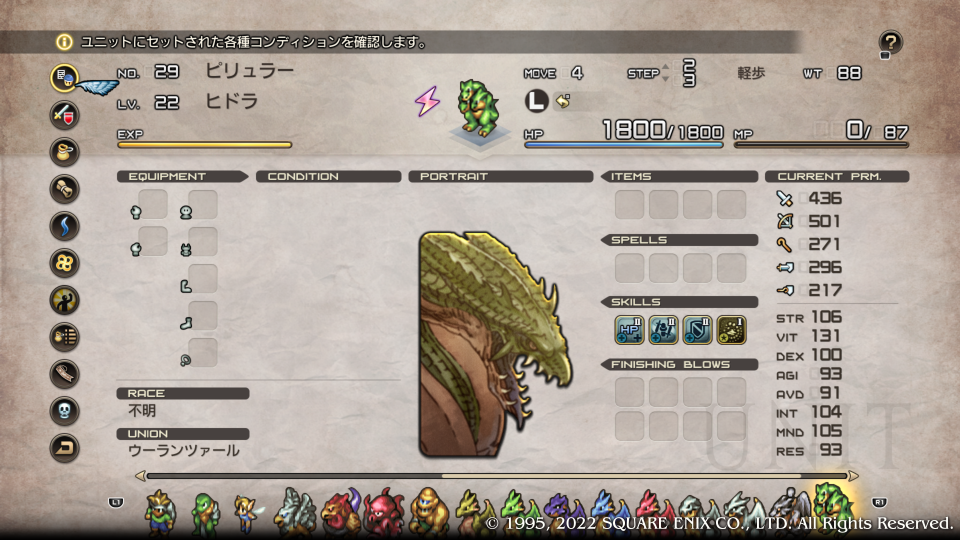The height and width of the screenshot is (540, 960).
Task: Open the help question mark button
Action: pyautogui.click(x=890, y=42)
